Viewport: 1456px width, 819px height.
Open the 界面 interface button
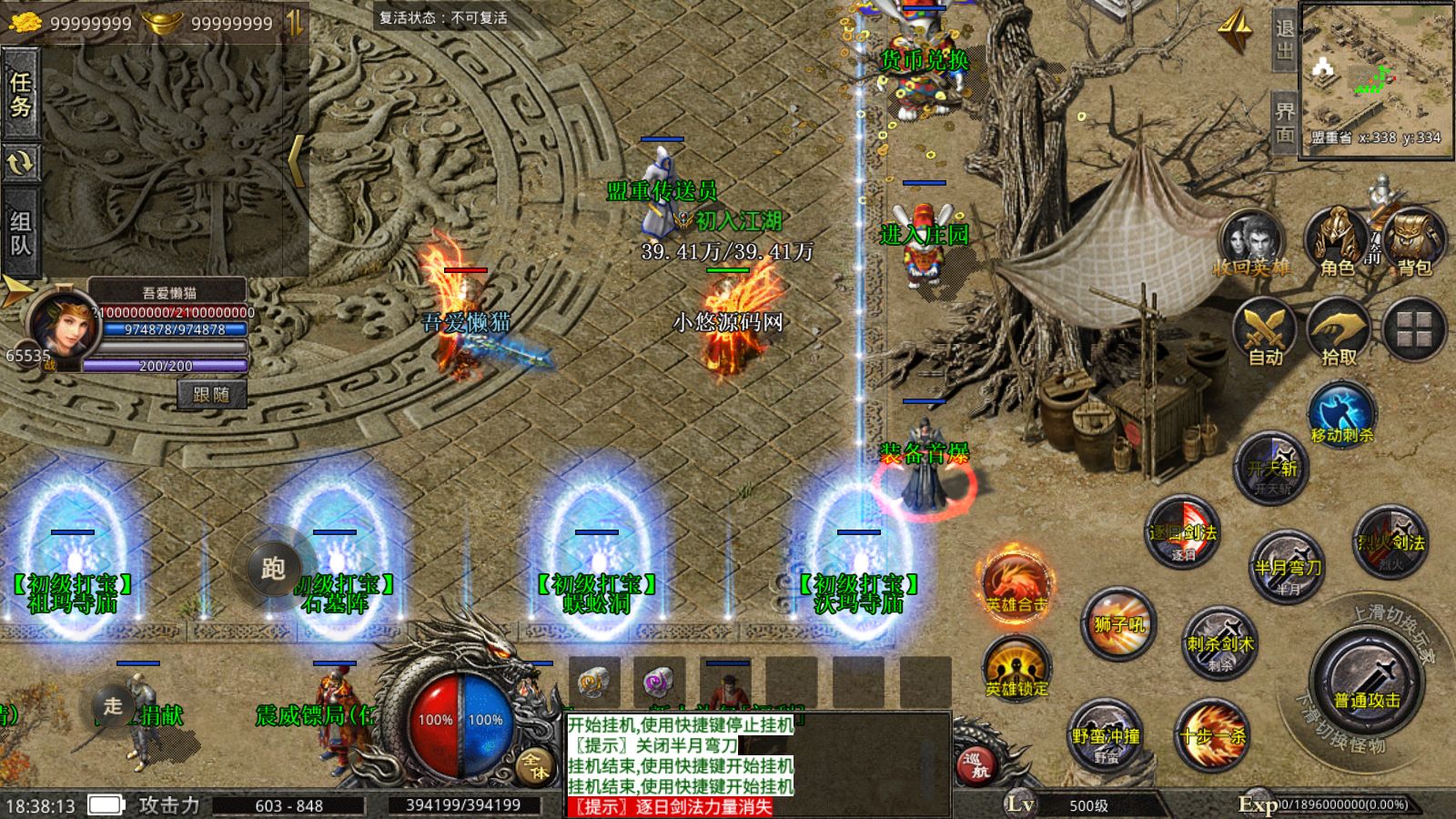1283,123
